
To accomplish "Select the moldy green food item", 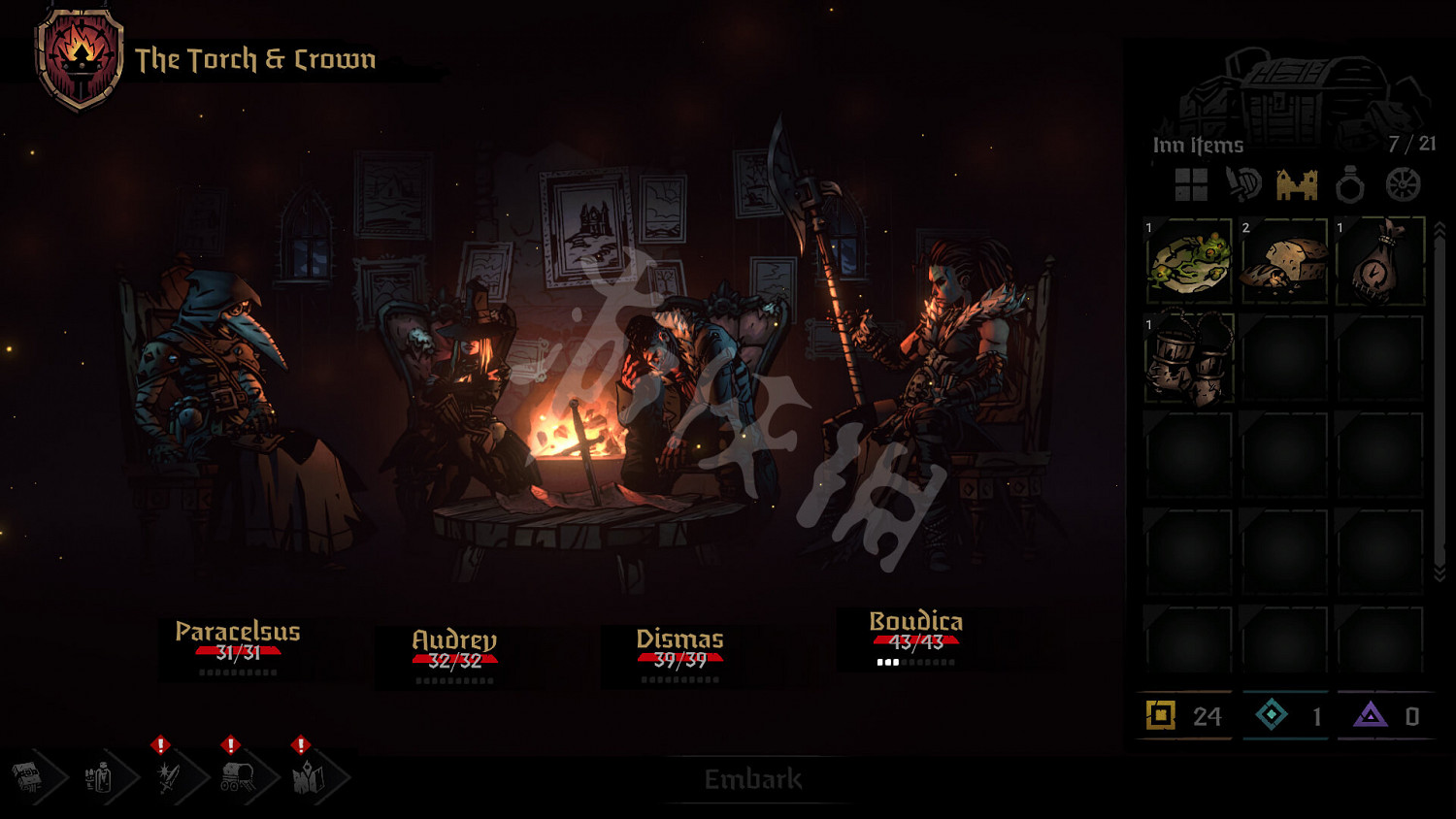I will (x=1188, y=261).
